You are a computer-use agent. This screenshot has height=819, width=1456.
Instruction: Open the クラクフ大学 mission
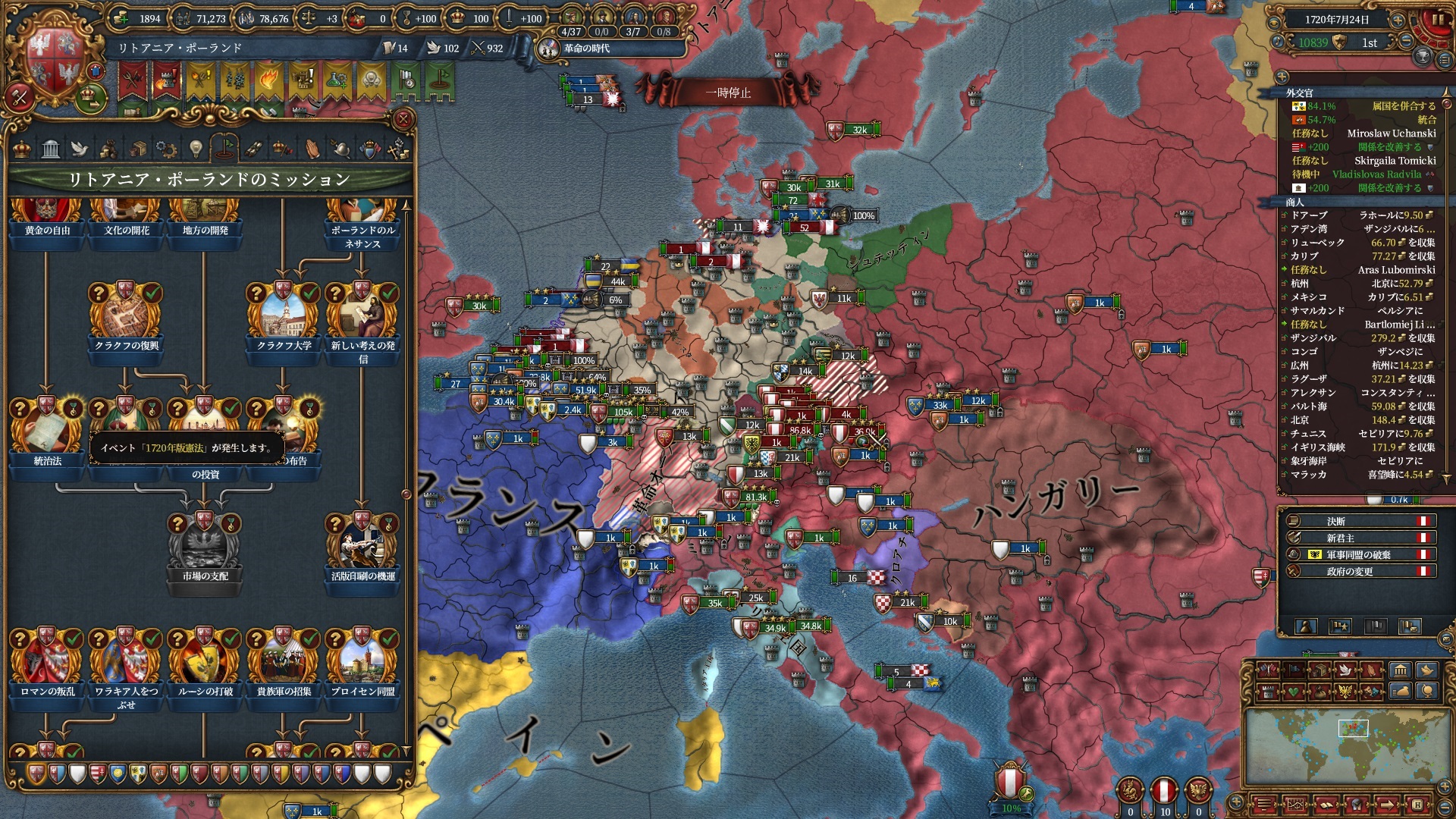click(284, 315)
